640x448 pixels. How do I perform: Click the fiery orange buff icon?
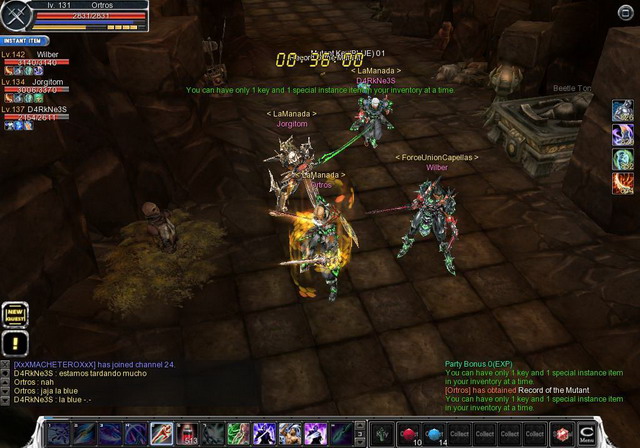[623, 182]
